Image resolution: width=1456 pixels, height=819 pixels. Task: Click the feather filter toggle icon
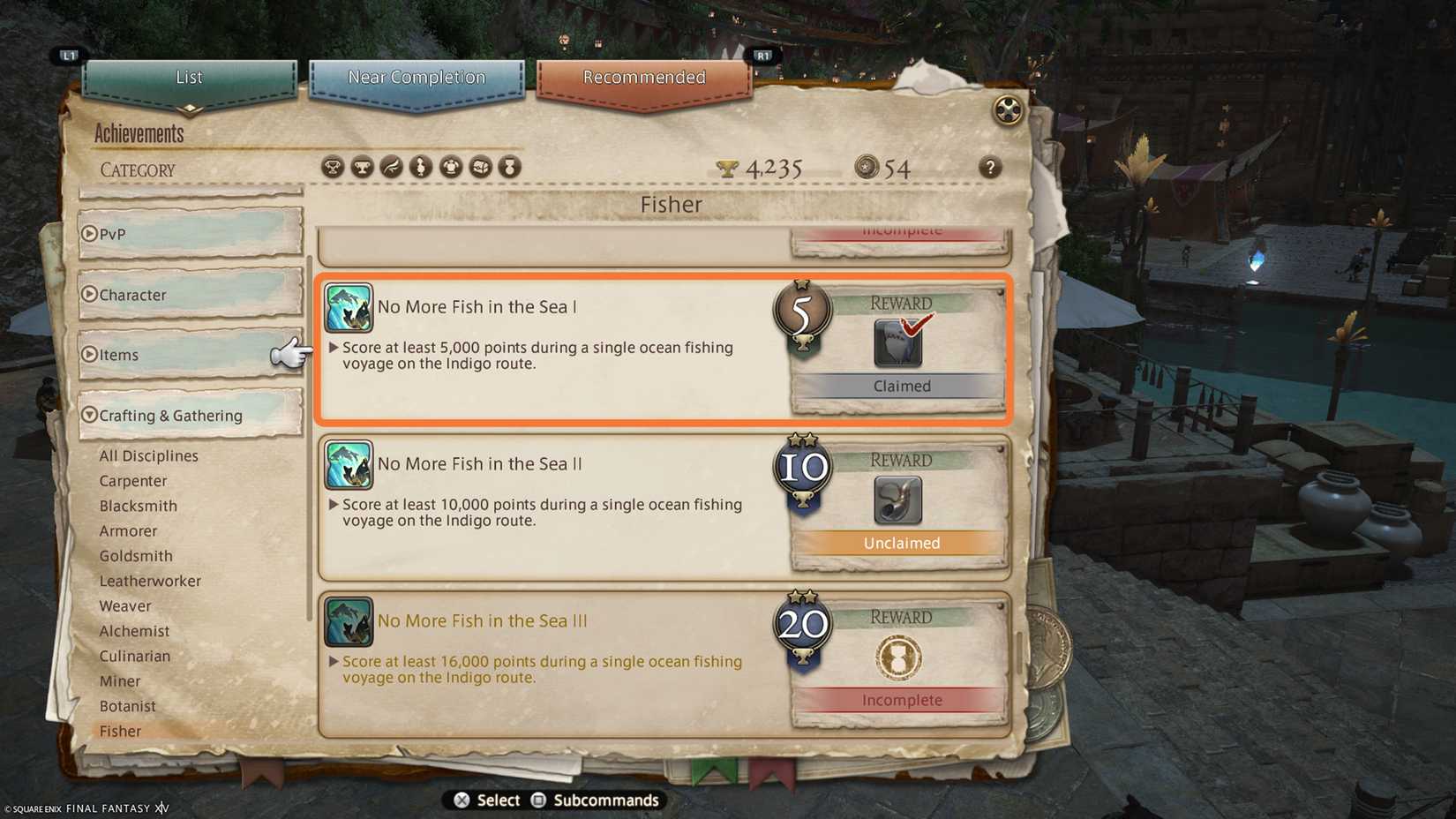tap(391, 166)
